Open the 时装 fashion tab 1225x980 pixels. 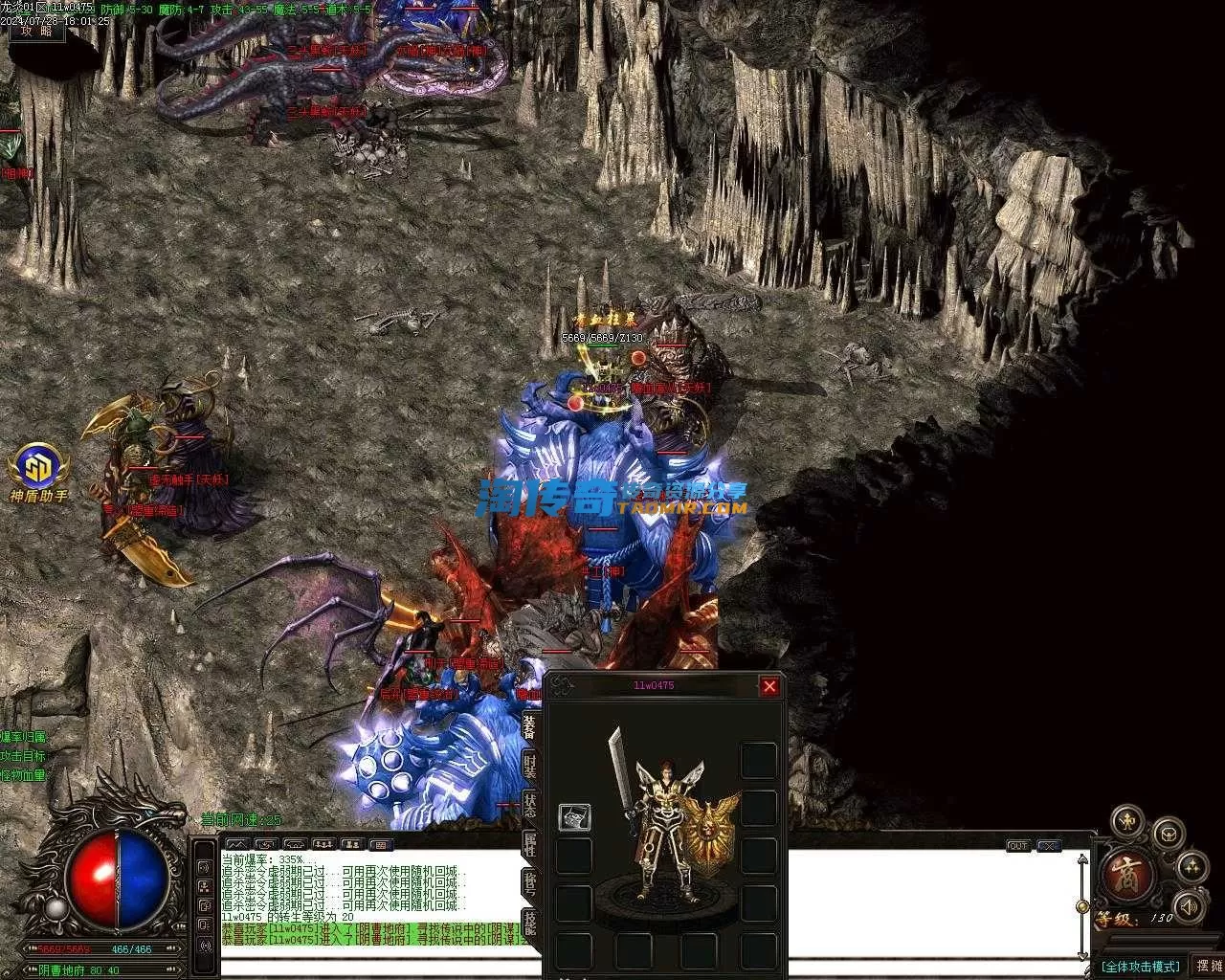(530, 766)
